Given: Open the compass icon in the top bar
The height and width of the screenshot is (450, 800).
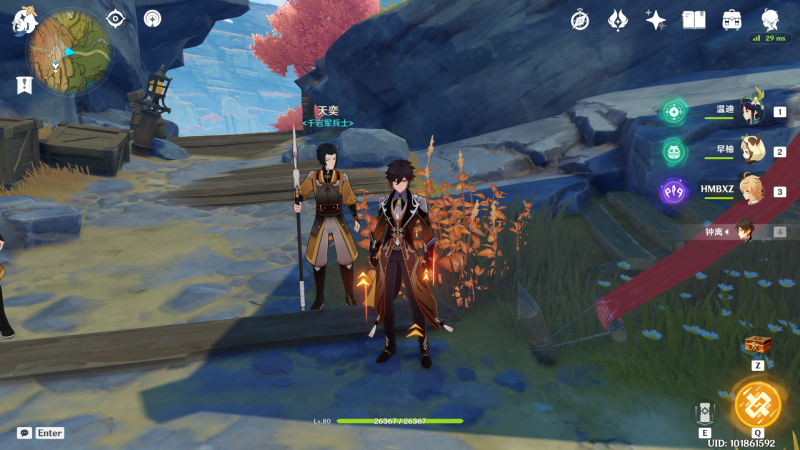Looking at the screenshot, I should click(x=580, y=20).
